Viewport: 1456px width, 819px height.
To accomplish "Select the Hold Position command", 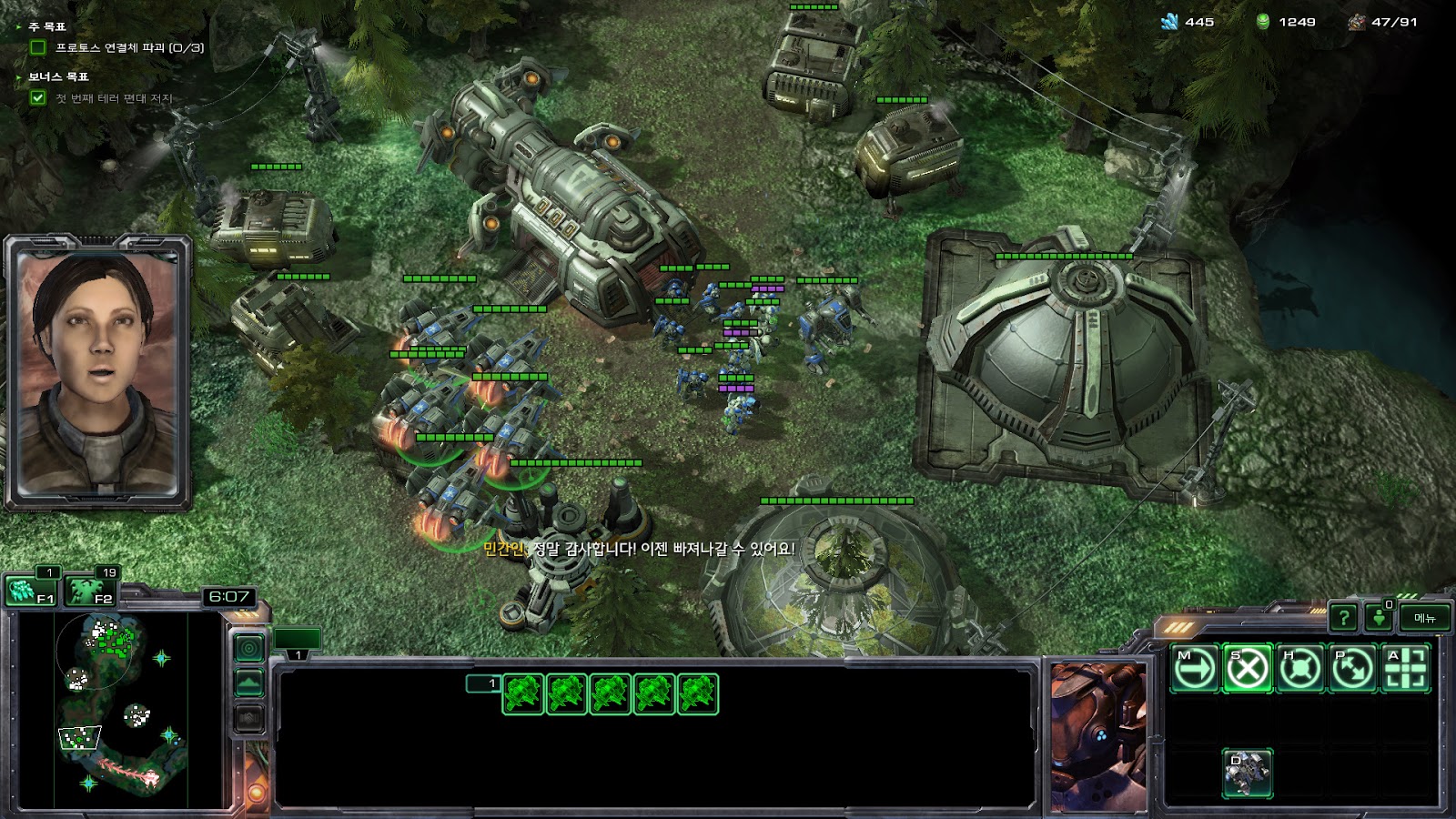I will coord(1299,670).
